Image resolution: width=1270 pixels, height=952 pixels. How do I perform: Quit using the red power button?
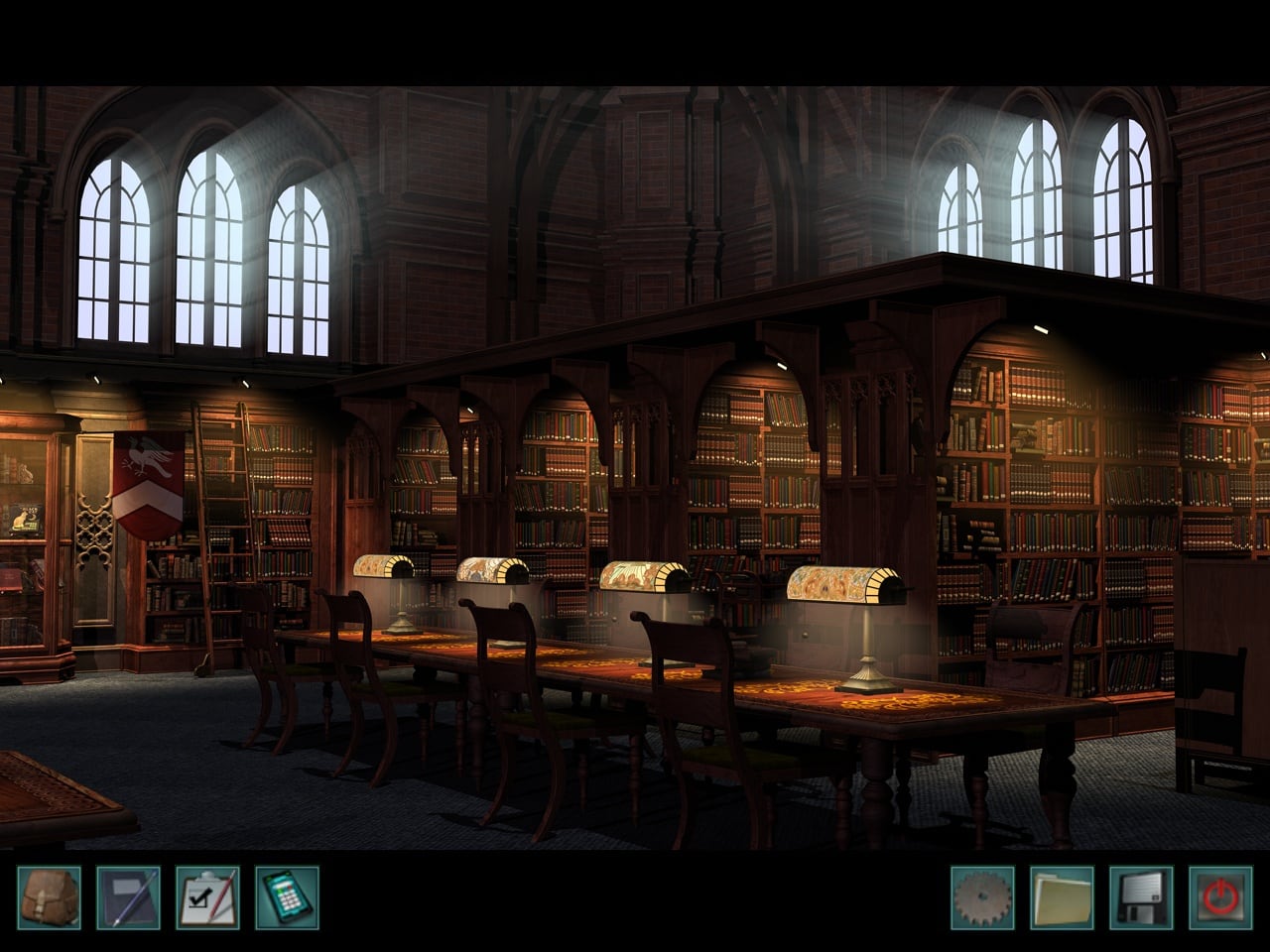[1220, 898]
